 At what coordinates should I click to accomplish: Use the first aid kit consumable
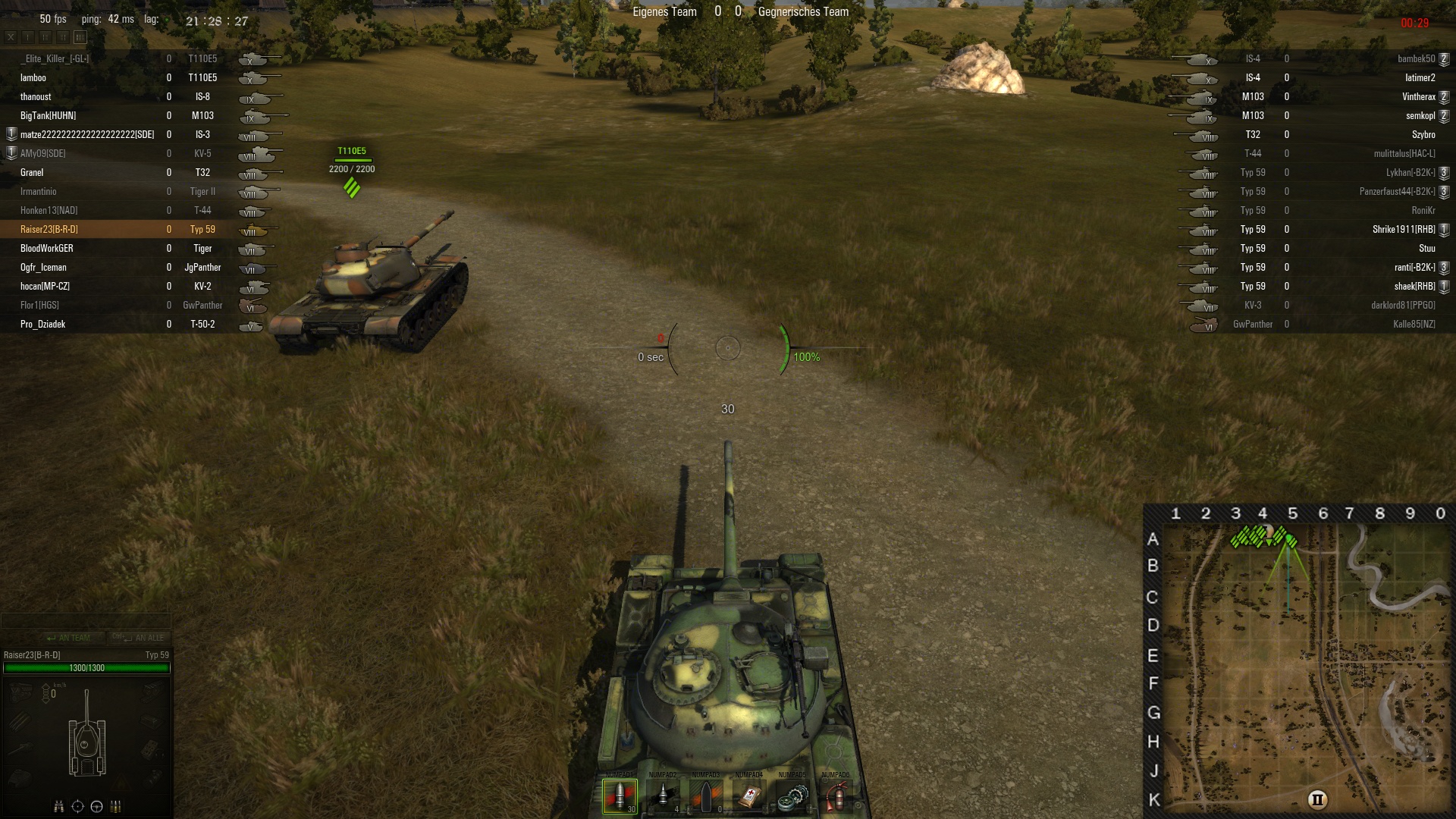[x=749, y=796]
